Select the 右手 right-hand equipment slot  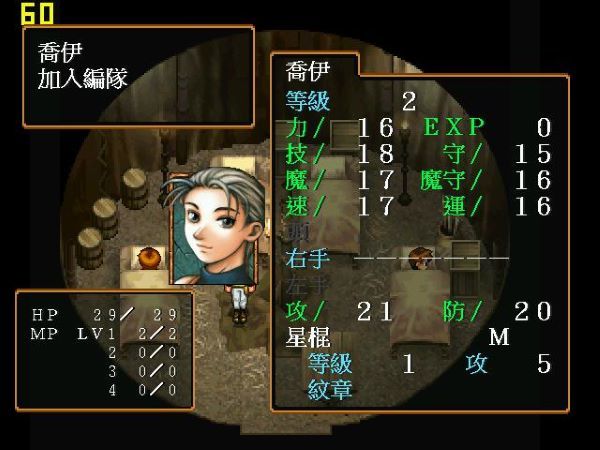point(305,258)
